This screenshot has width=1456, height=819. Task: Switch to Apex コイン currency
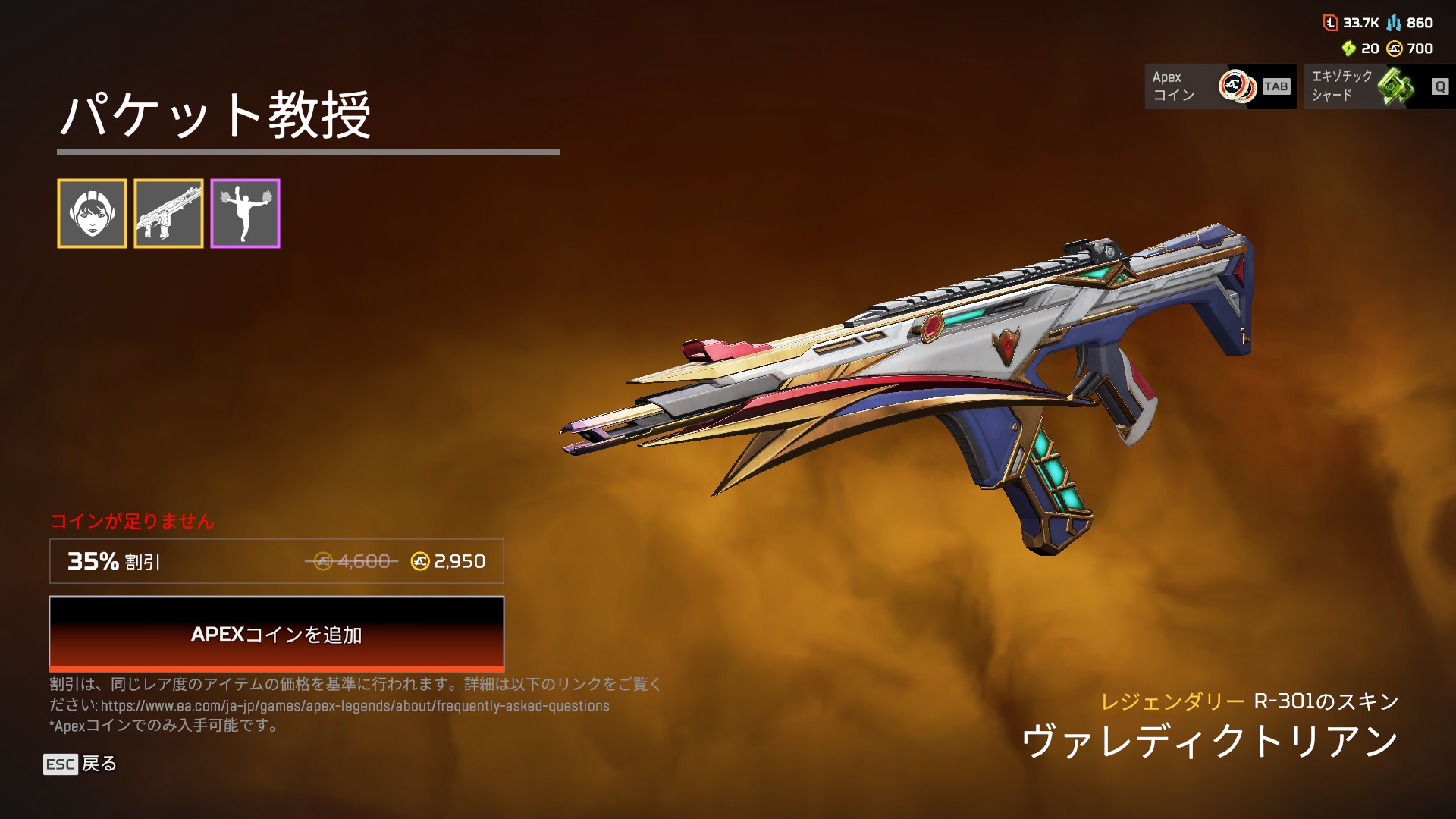click(x=1219, y=86)
